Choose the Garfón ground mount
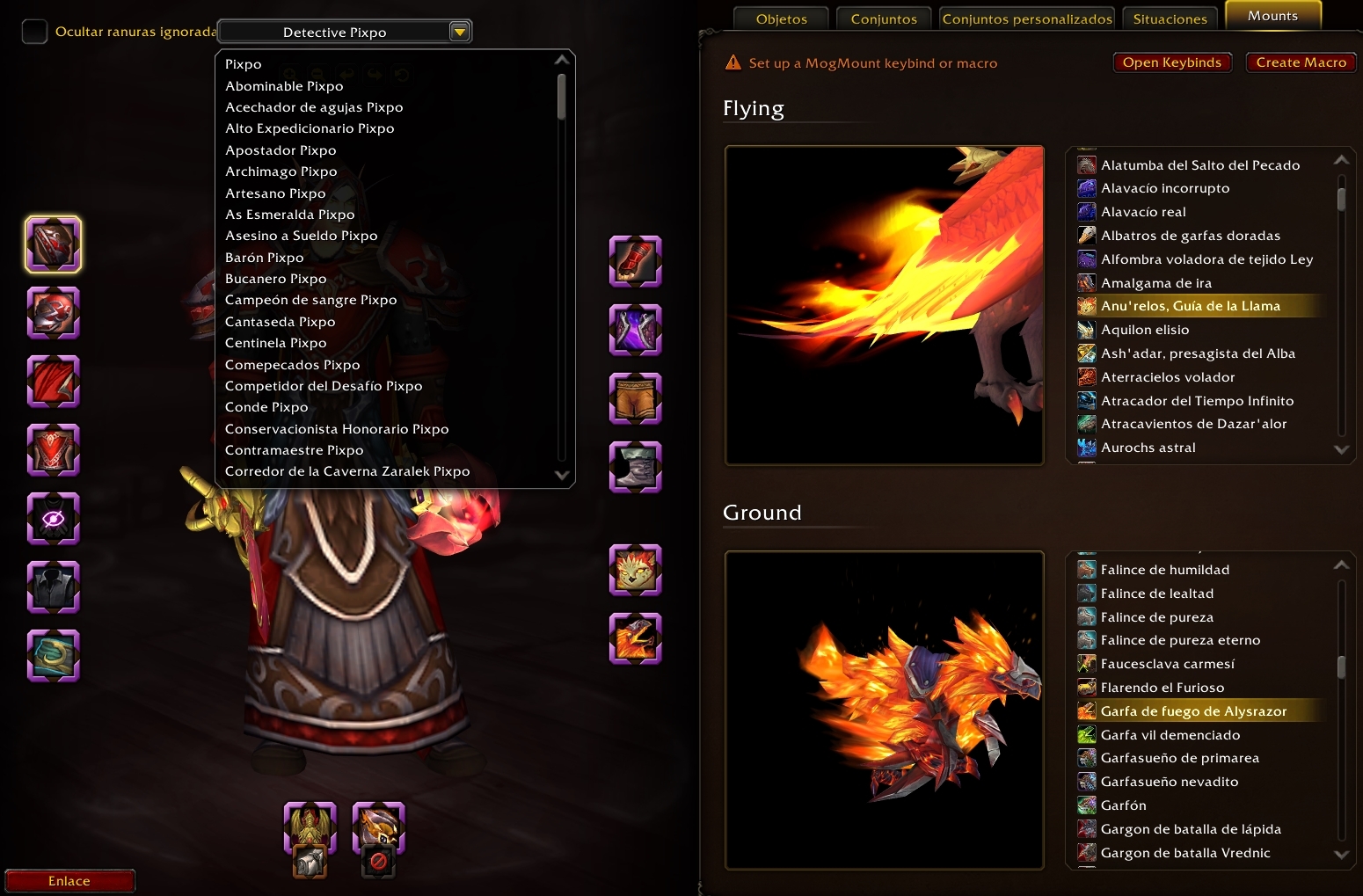This screenshot has height=896, width=1363. coord(1123,805)
